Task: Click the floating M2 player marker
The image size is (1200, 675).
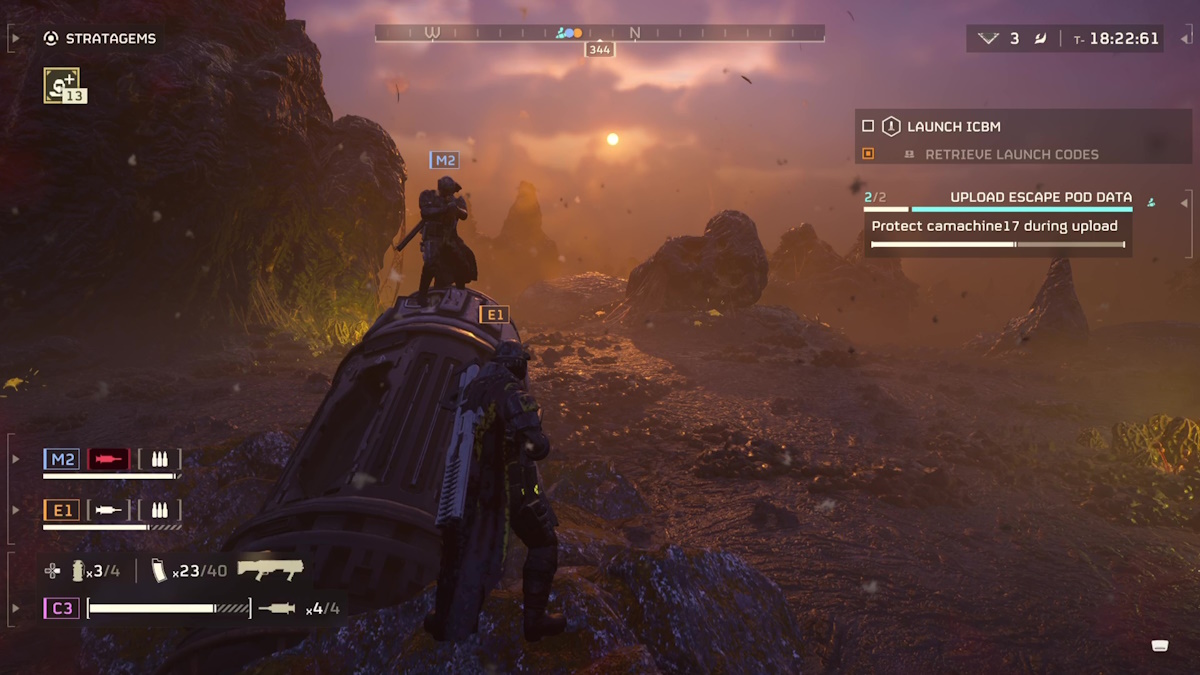Action: click(x=444, y=160)
